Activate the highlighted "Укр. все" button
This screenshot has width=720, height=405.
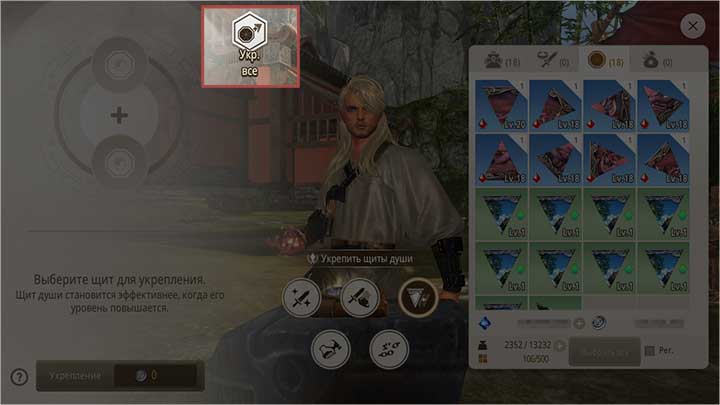[250, 46]
